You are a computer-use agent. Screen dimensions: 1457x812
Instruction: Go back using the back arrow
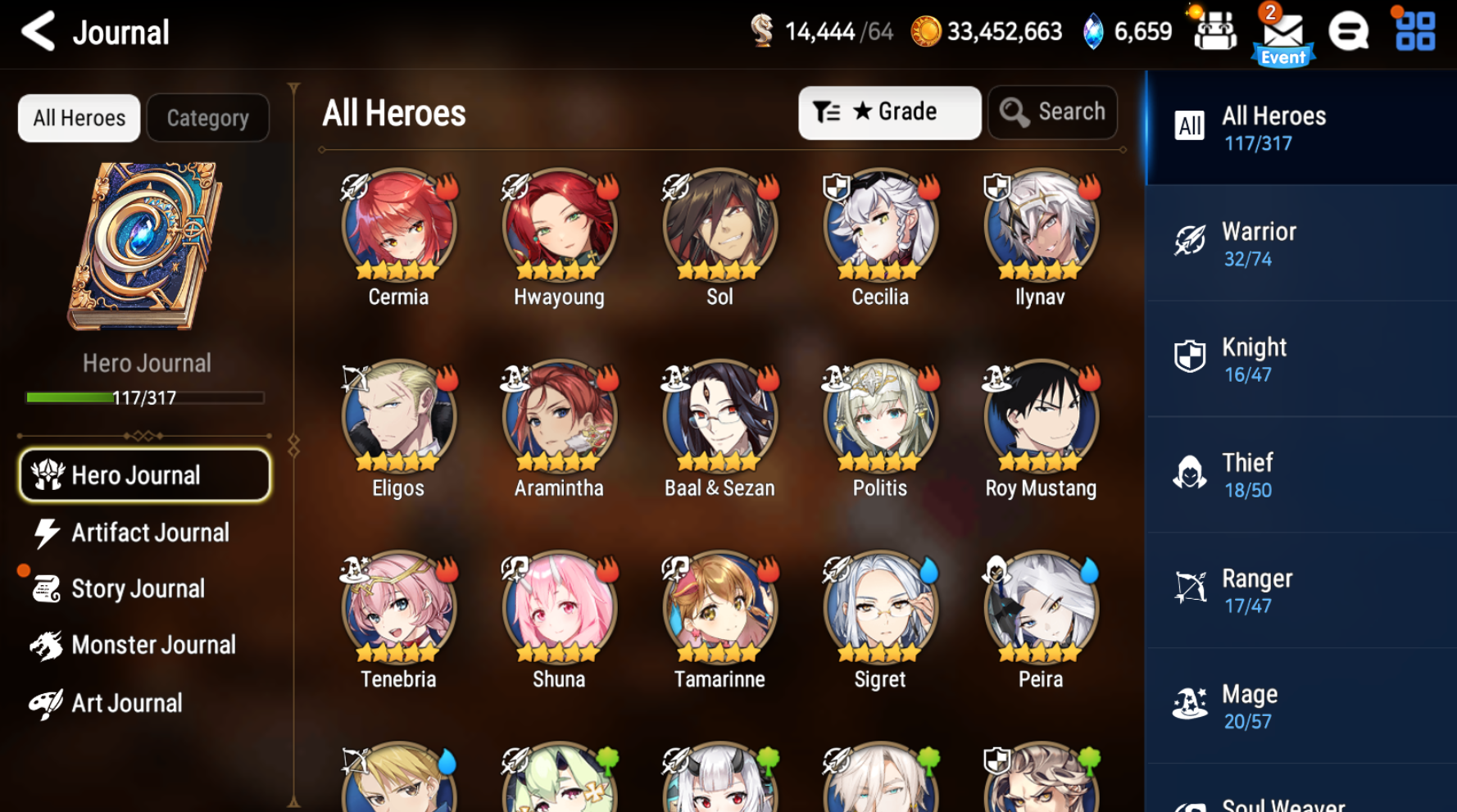38,31
